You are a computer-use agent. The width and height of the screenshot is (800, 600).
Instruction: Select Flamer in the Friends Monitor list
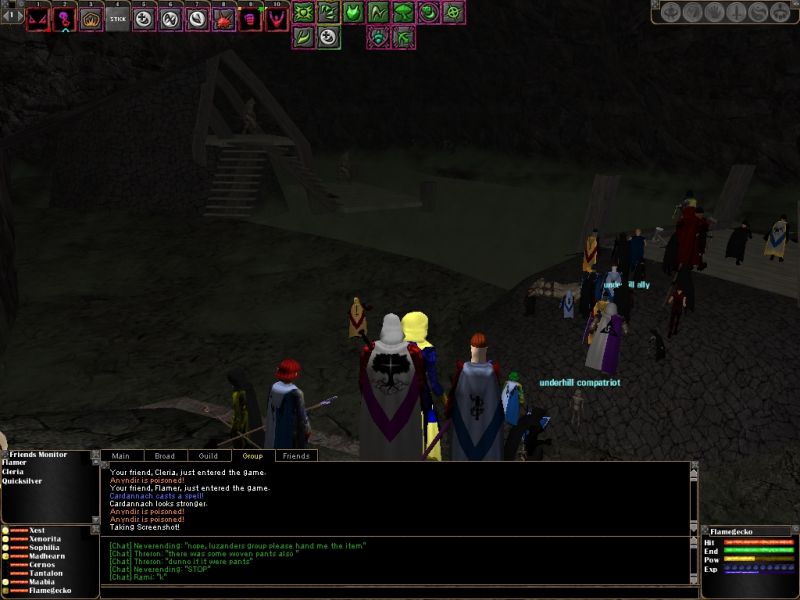point(14,463)
